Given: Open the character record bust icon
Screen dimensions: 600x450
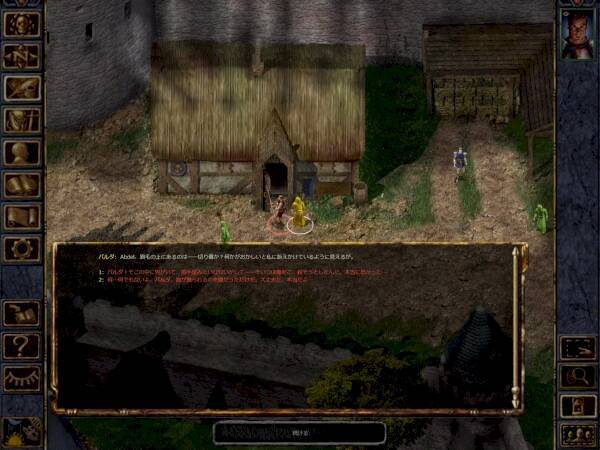Looking at the screenshot, I should click(x=22, y=152).
